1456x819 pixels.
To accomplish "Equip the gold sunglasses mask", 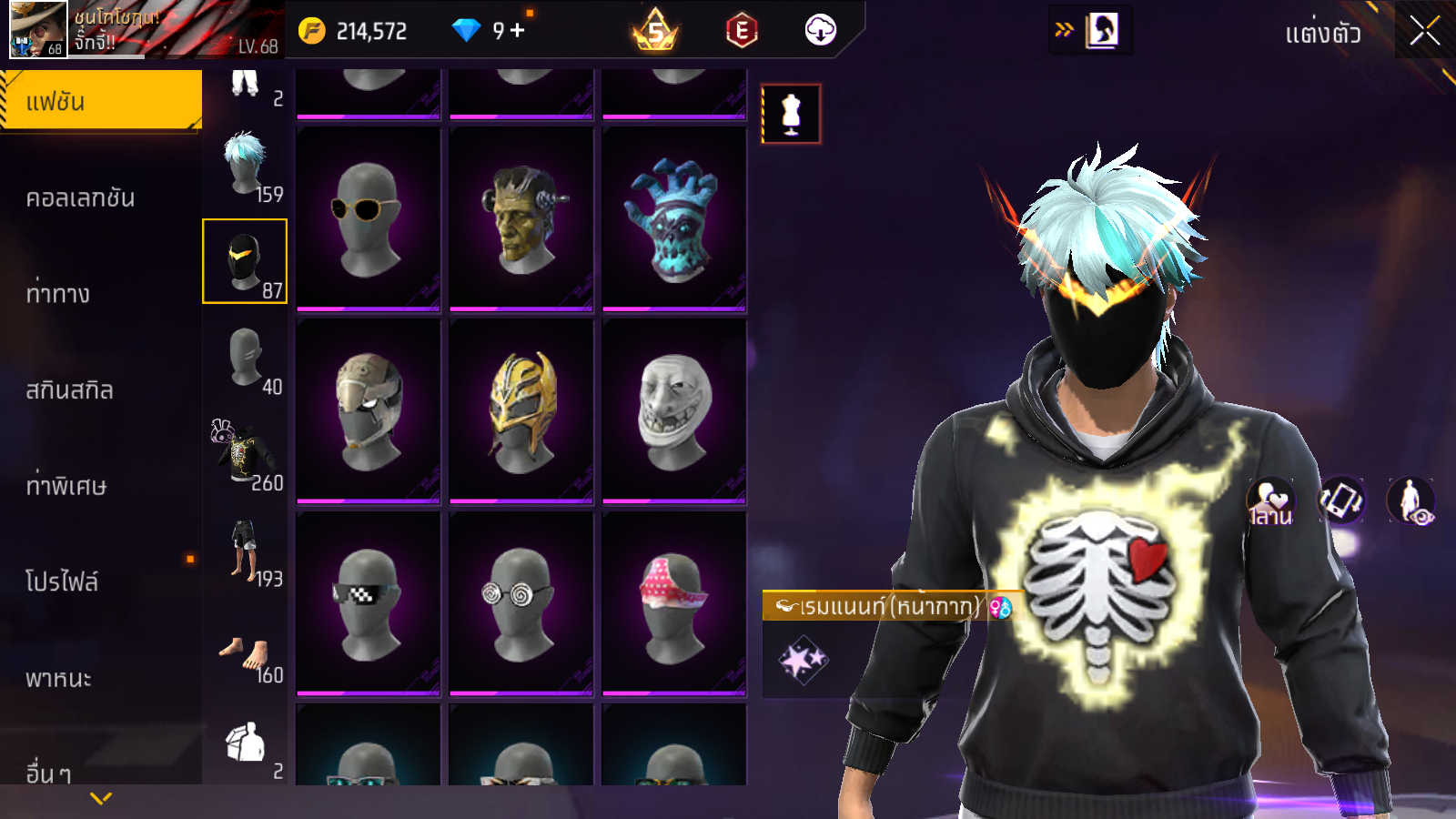I will tap(369, 218).
